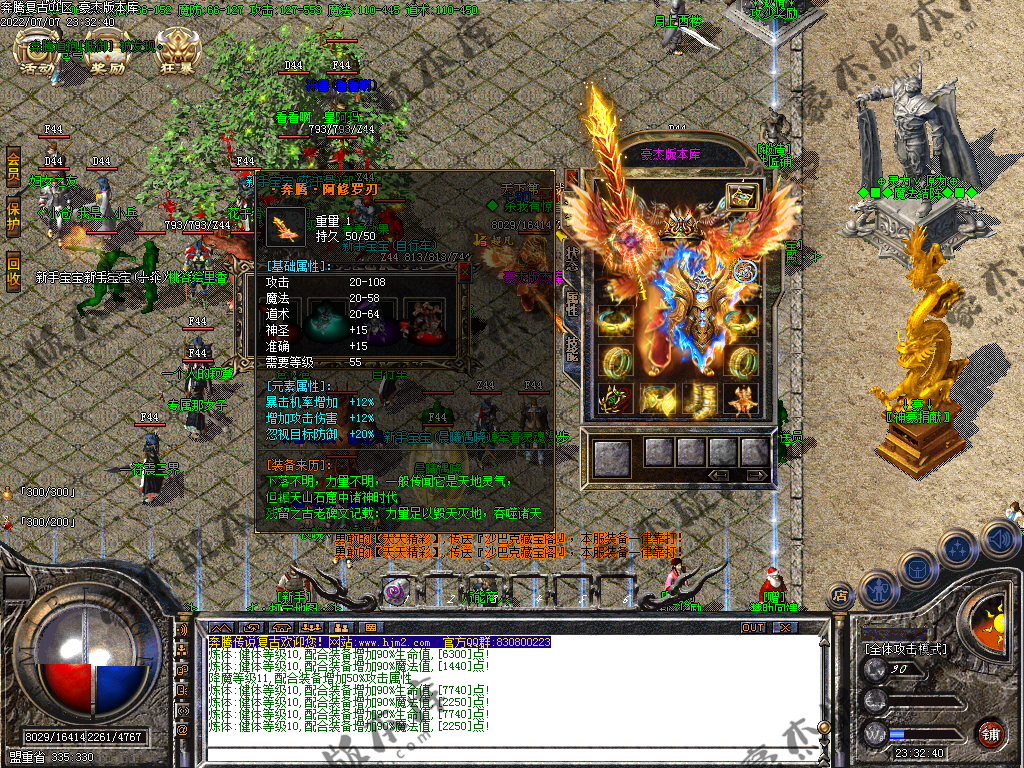Switch to the 属性 attributes tab
This screenshot has width=1024, height=768.
pyautogui.click(x=572, y=303)
